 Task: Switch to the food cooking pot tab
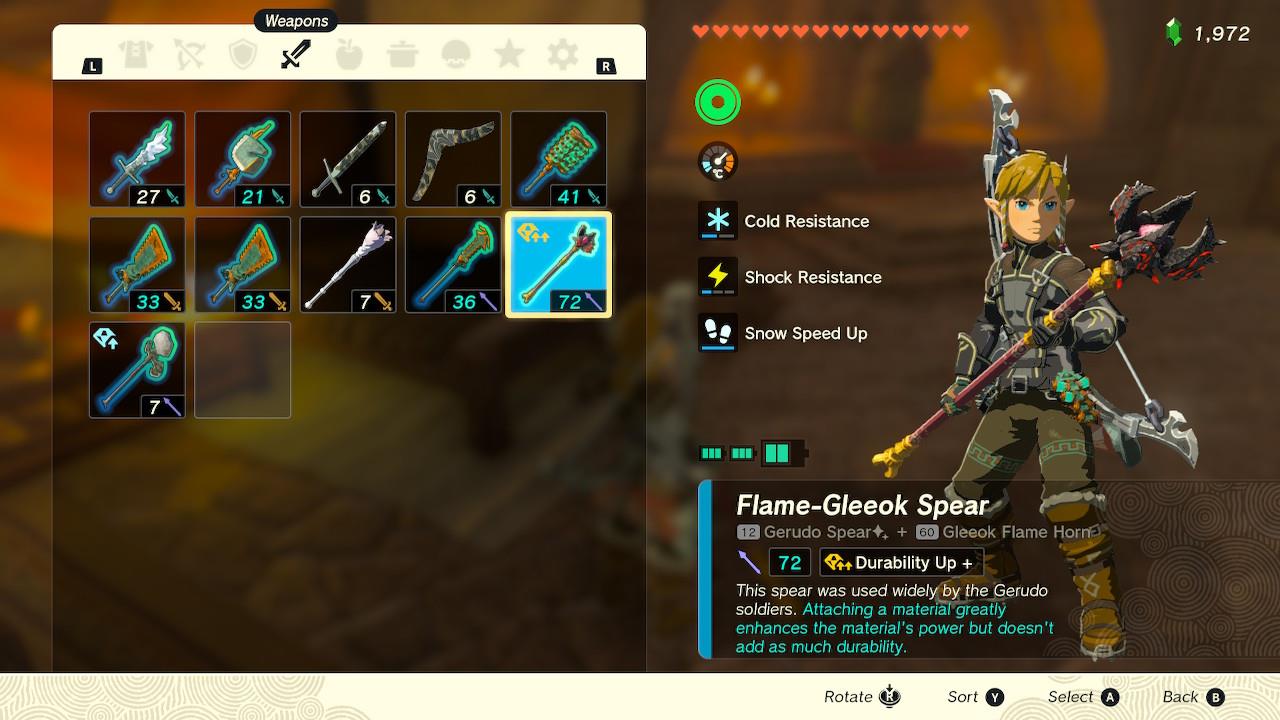pyautogui.click(x=403, y=55)
